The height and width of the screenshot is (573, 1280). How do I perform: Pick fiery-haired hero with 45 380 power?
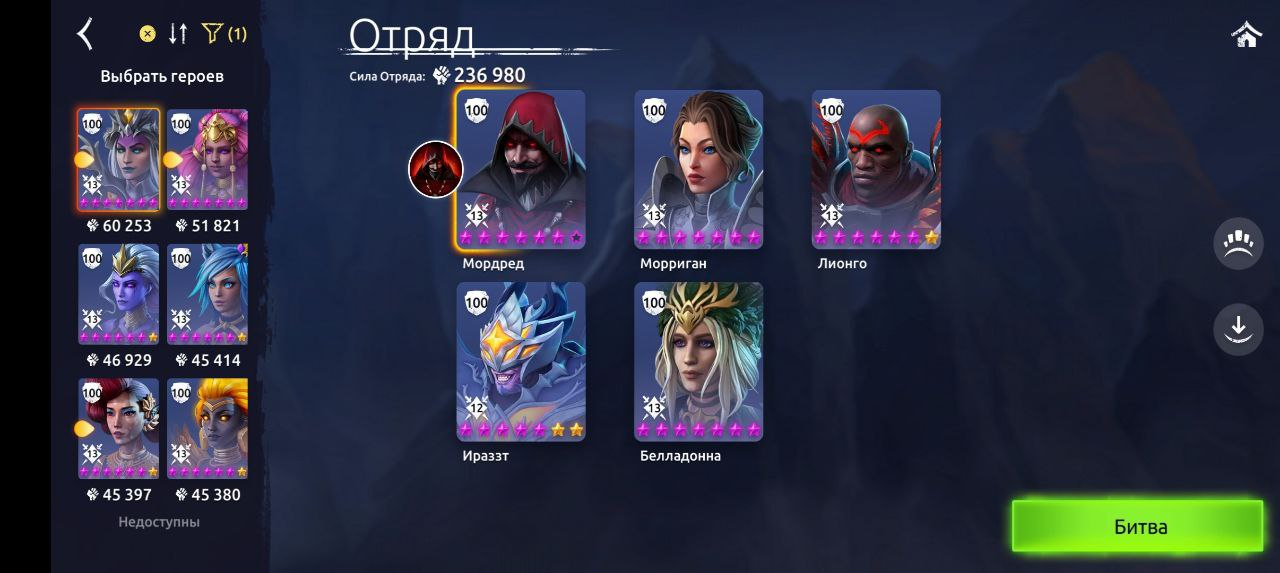pos(207,428)
